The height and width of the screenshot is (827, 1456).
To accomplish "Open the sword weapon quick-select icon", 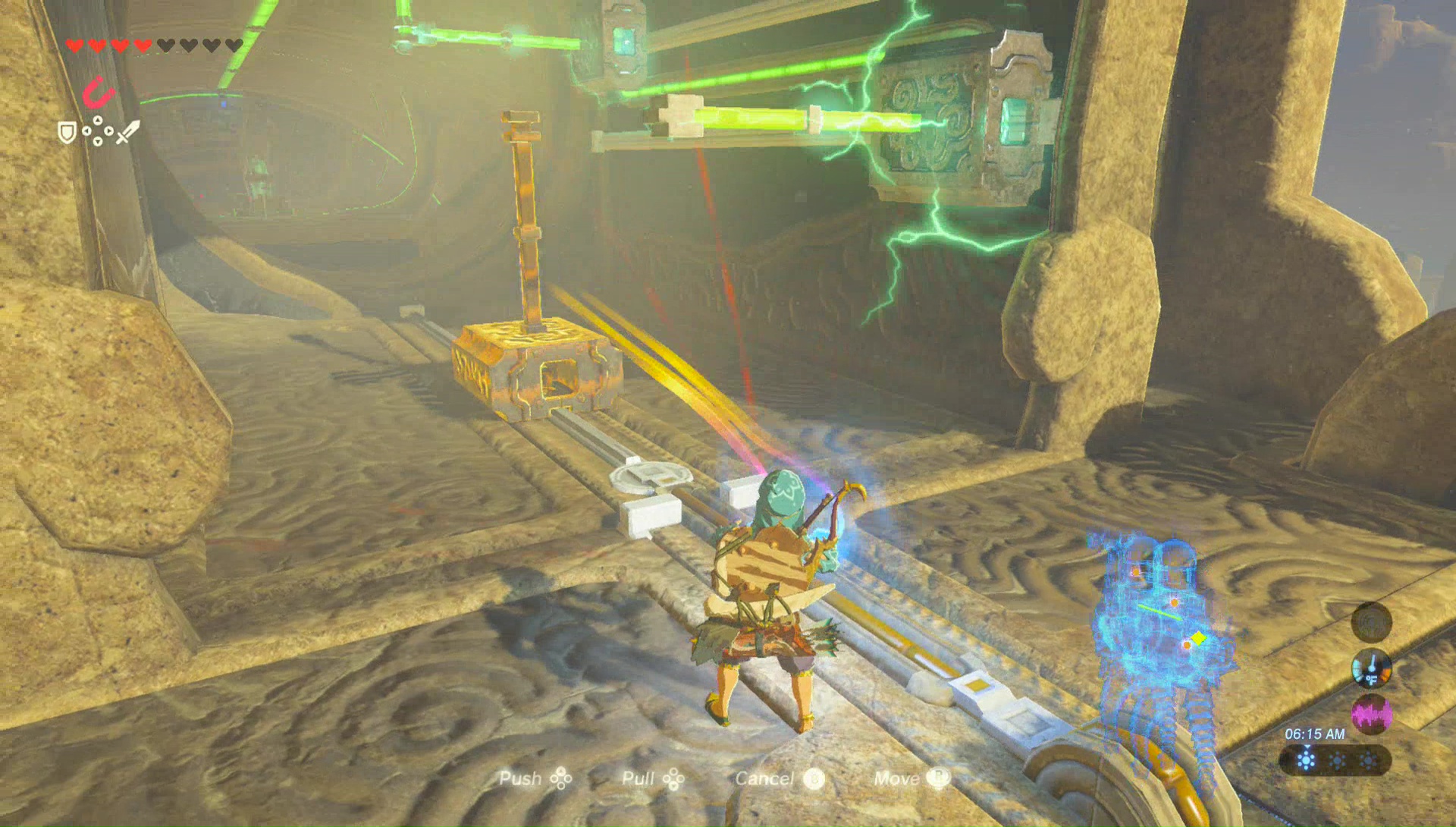I will coord(128,132).
